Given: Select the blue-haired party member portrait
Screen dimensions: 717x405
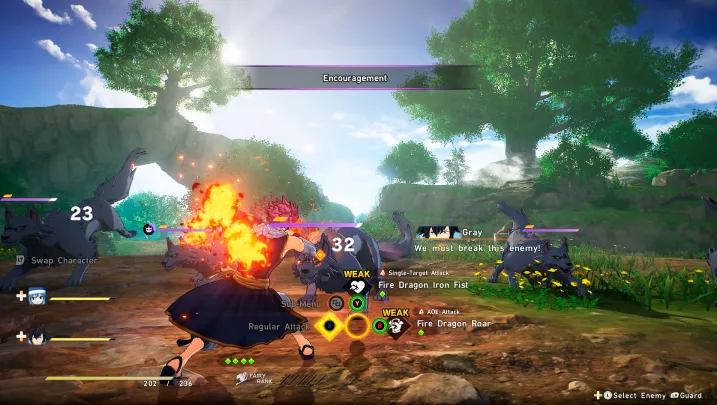Looking at the screenshot, I should click(x=37, y=295).
